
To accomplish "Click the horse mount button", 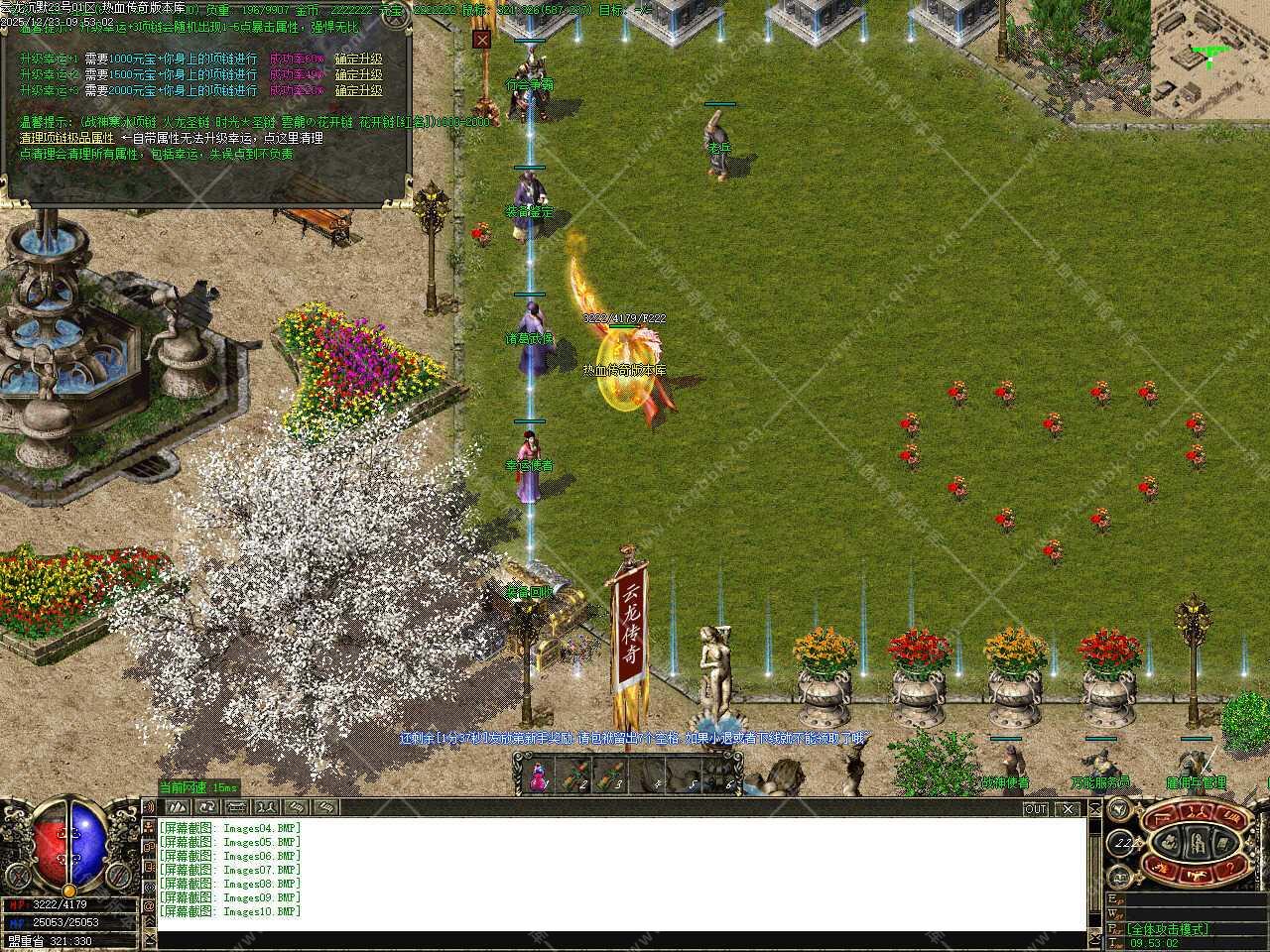I will coord(1197,873).
